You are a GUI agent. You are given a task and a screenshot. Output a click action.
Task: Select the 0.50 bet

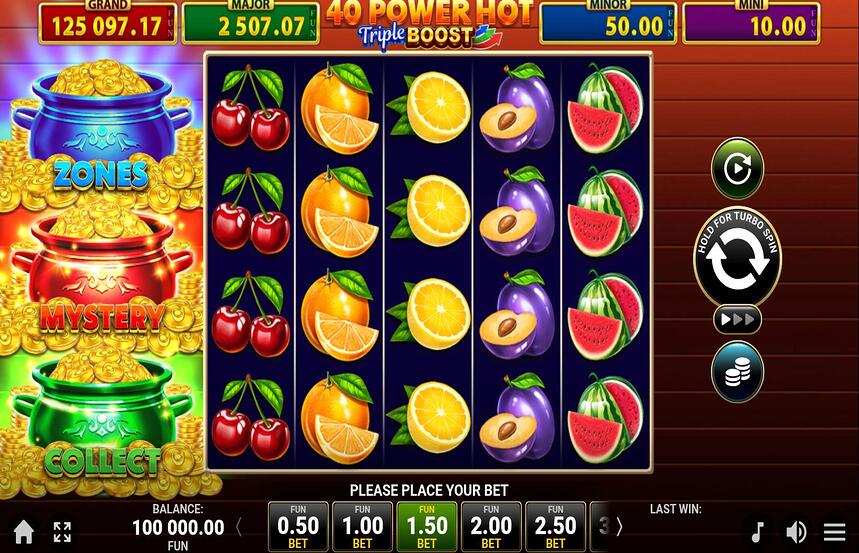pos(298,526)
